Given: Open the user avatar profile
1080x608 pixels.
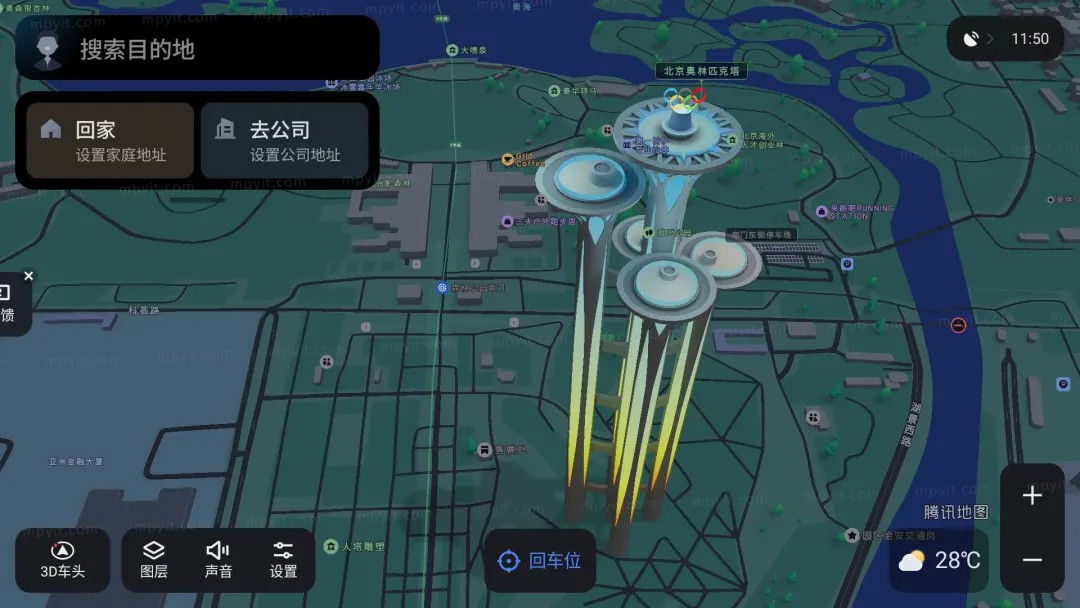Looking at the screenshot, I should coord(46,49).
